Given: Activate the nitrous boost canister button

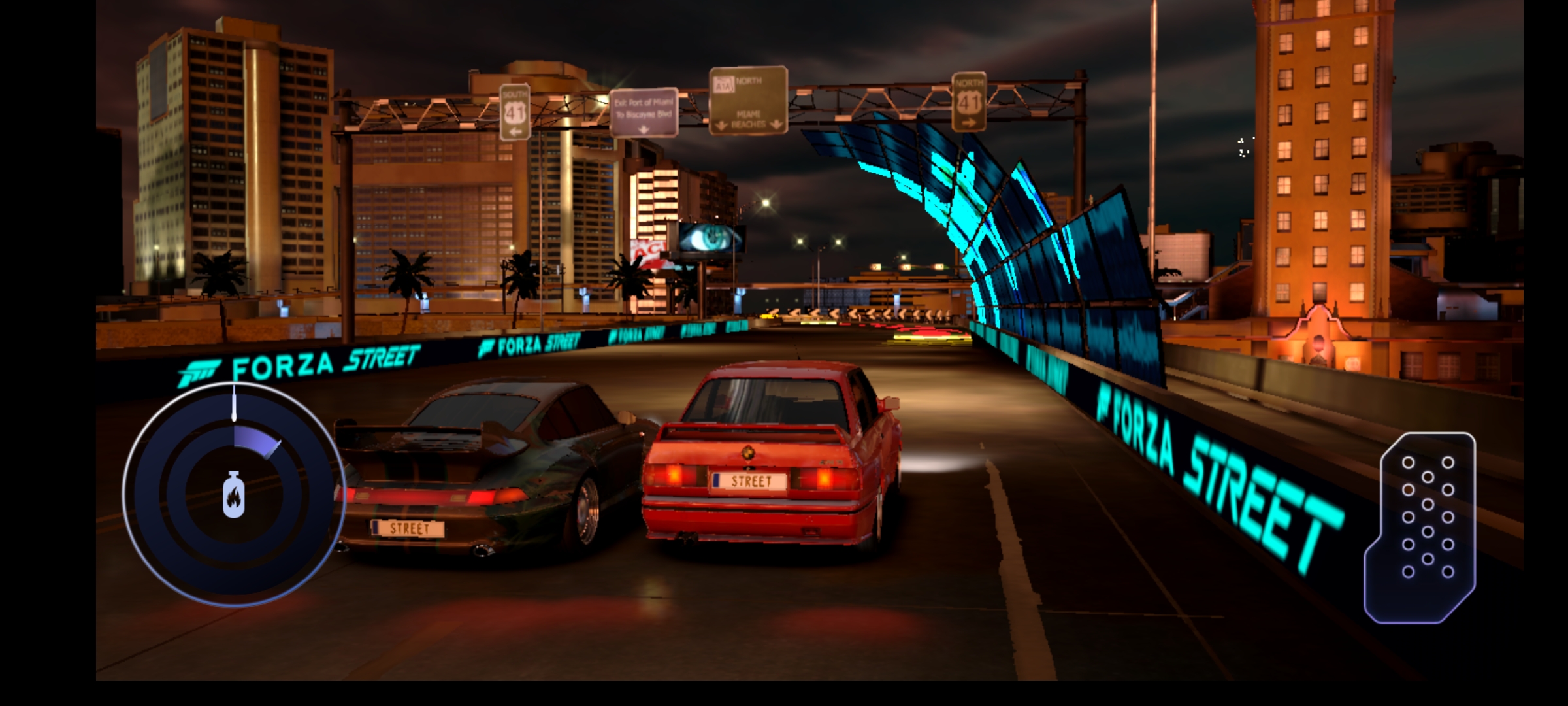Looking at the screenshot, I should coord(233,495).
